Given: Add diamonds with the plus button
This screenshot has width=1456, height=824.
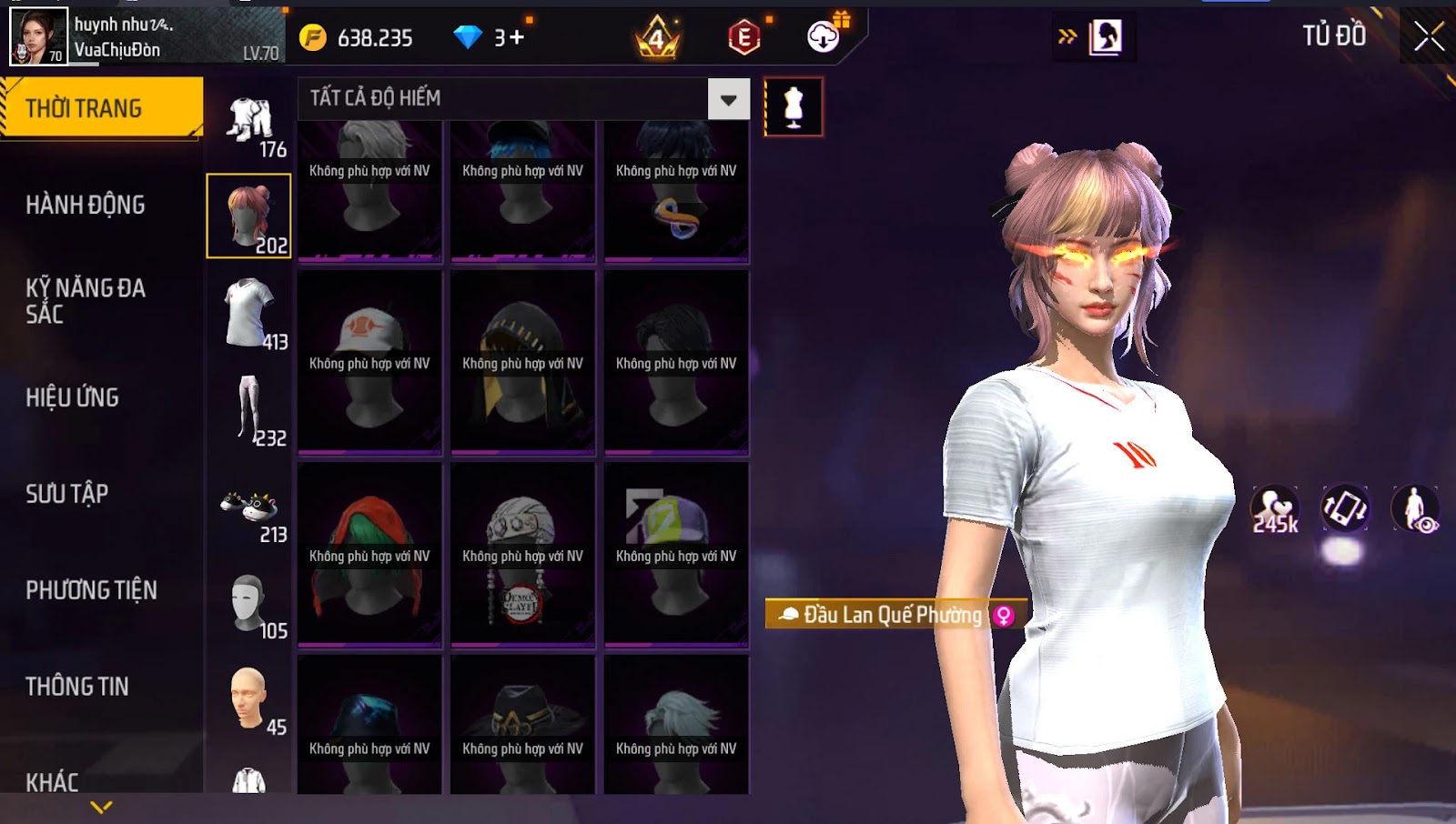Looking at the screenshot, I should click(x=516, y=37).
